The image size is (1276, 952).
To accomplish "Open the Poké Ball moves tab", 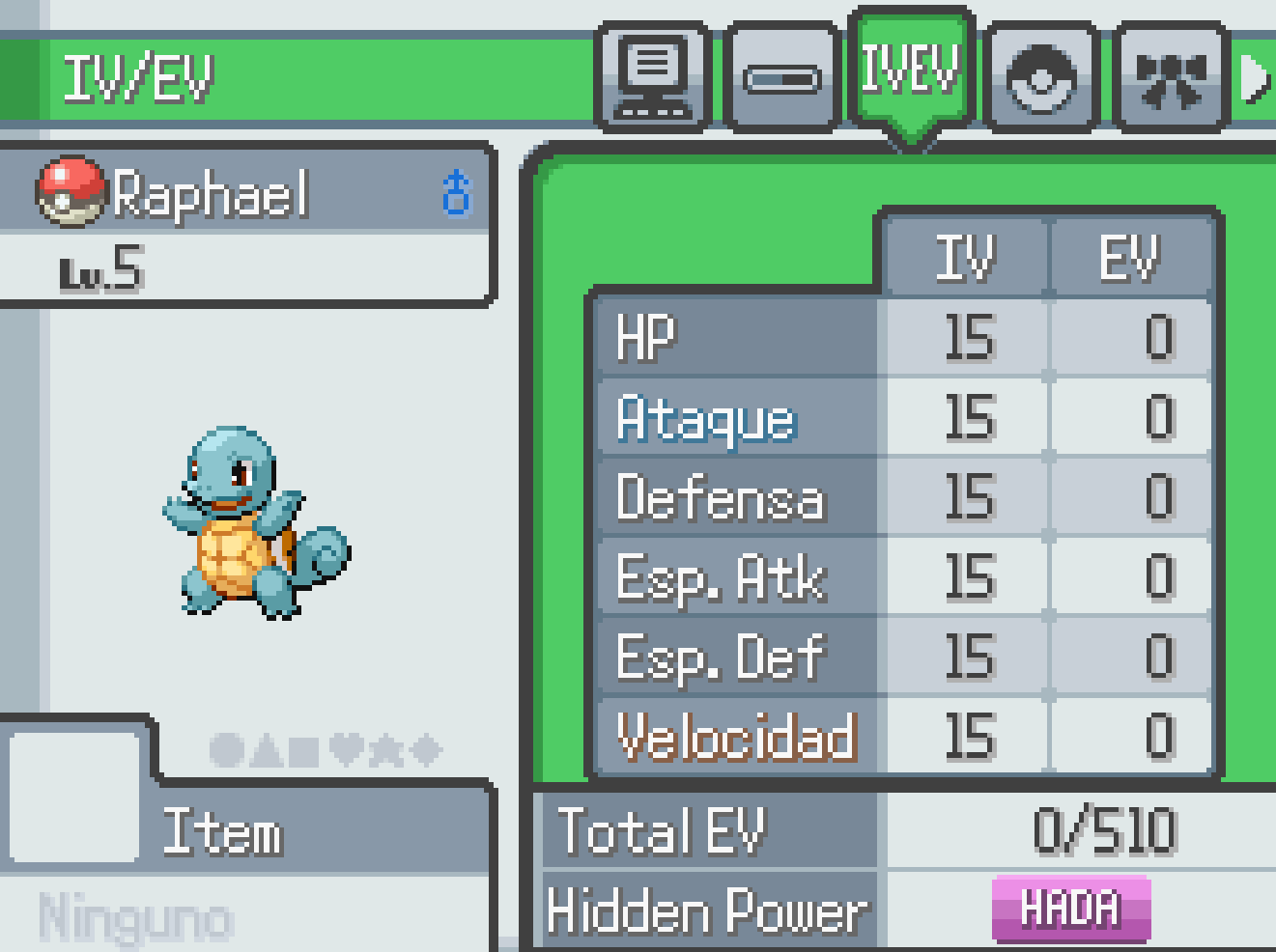I will [x=1040, y=77].
